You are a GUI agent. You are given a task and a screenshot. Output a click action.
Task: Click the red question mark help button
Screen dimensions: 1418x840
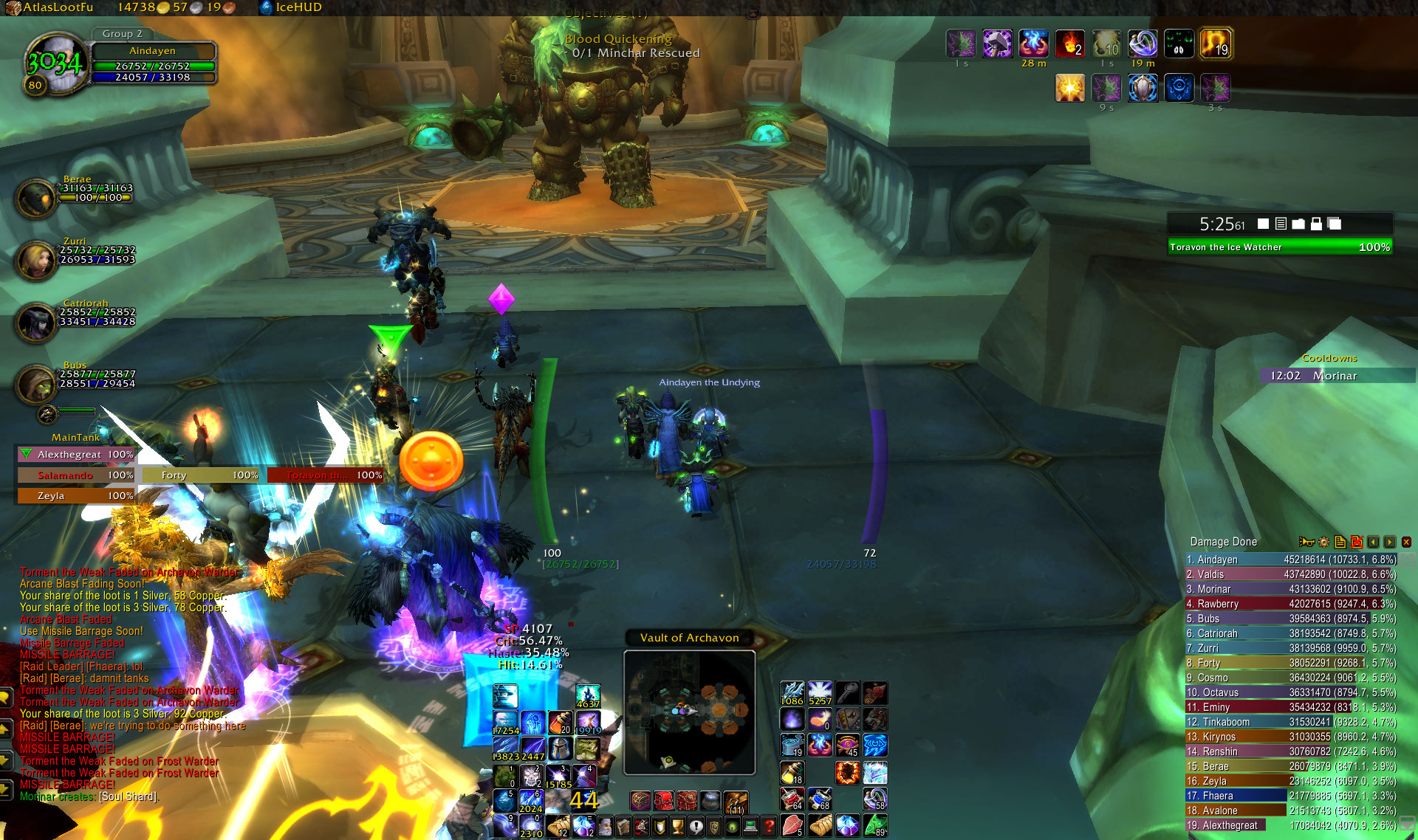point(769,827)
